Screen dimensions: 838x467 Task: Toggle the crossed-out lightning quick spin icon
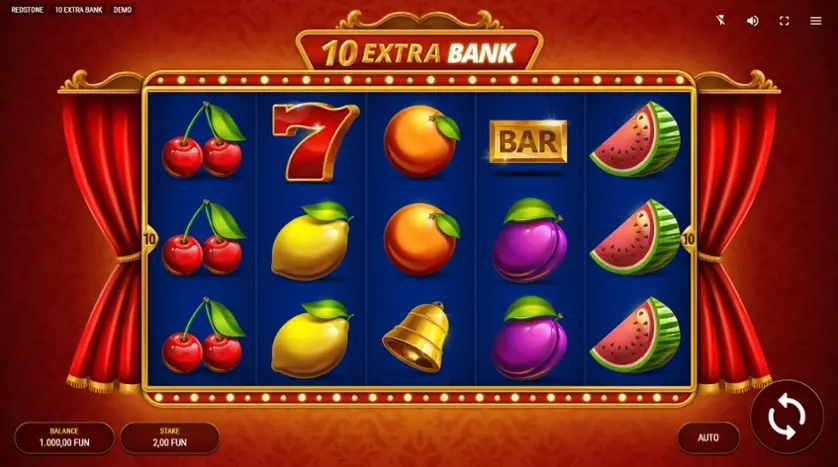(722, 20)
